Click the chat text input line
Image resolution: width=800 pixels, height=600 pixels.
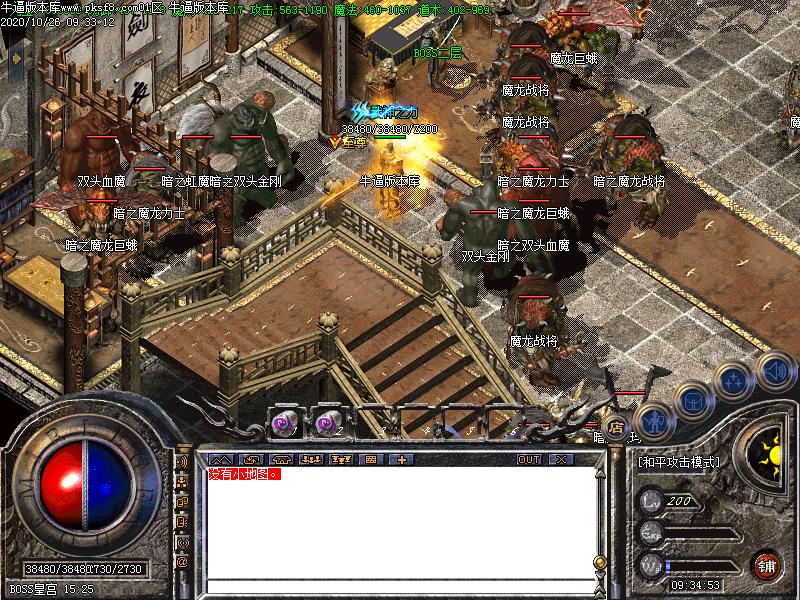click(x=398, y=585)
